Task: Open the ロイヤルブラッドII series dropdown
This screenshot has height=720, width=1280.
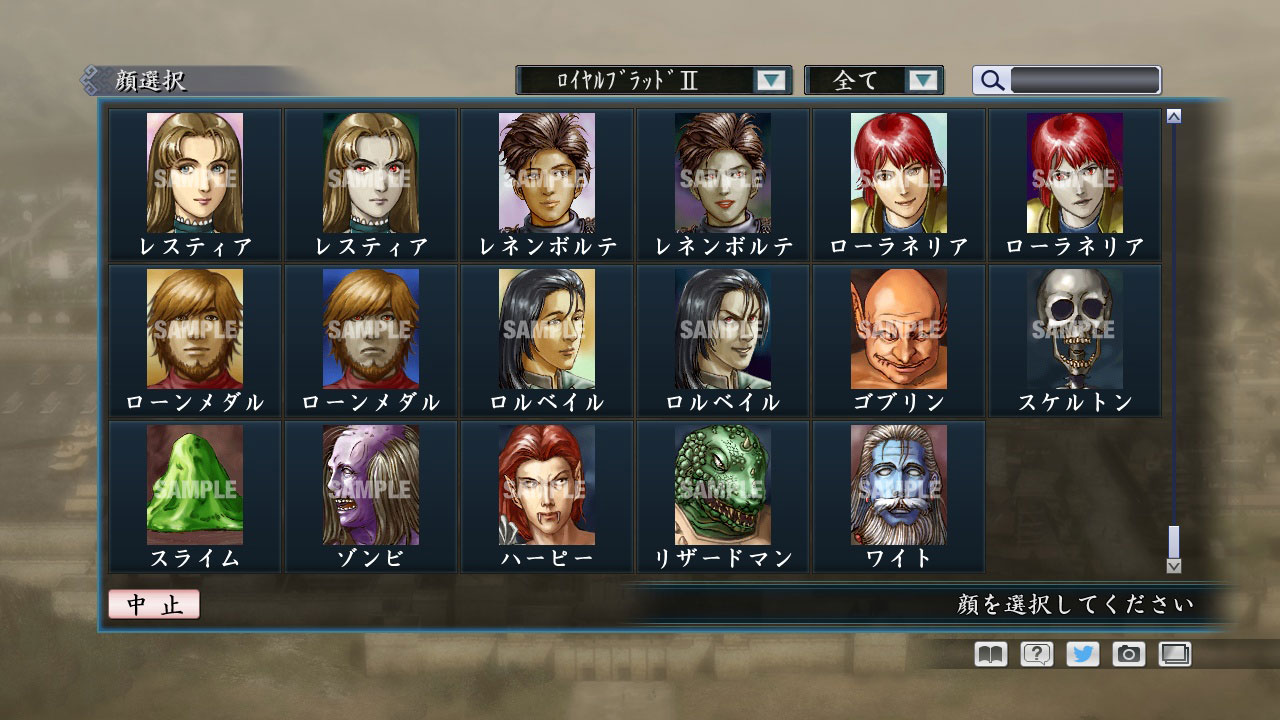Action: coord(649,79)
